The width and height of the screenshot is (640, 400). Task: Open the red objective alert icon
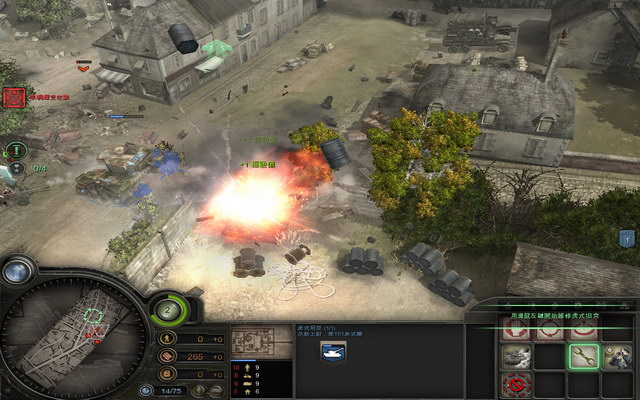[x=13, y=97]
